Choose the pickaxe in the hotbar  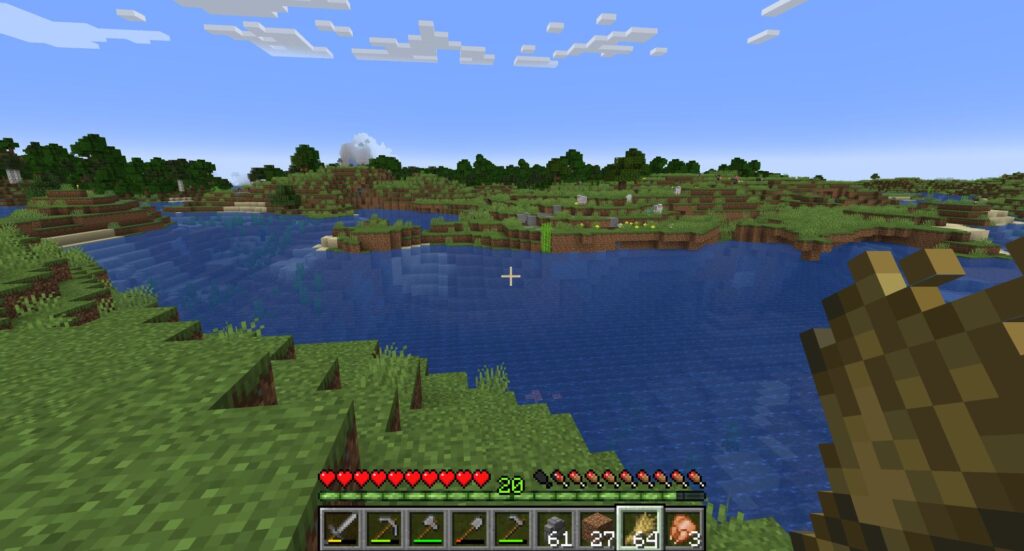pyautogui.click(x=383, y=527)
